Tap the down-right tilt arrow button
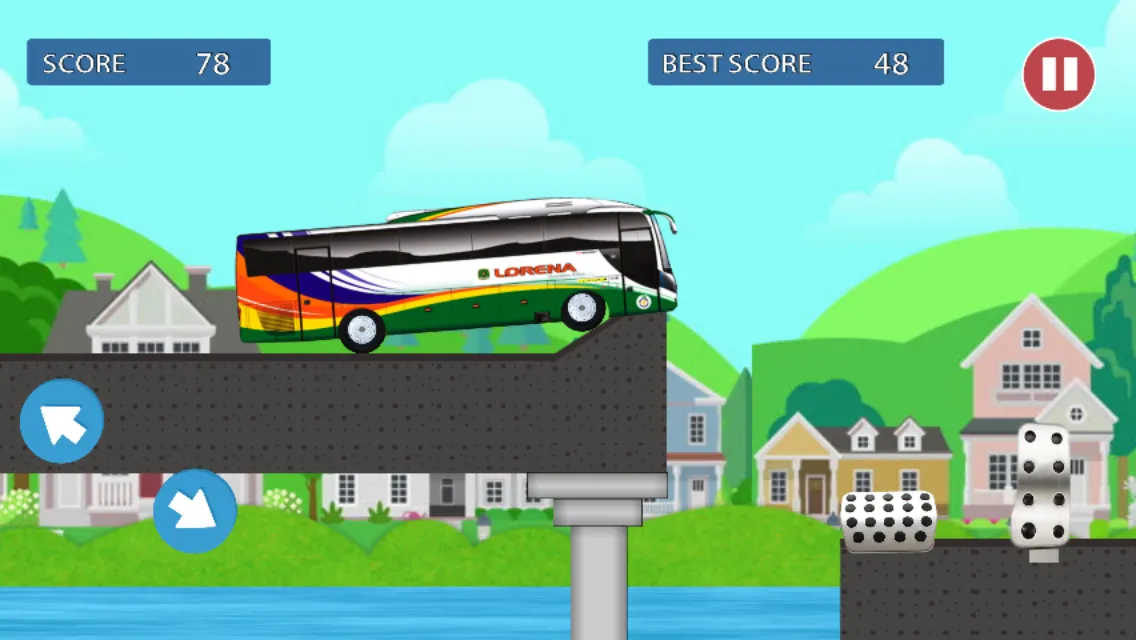Viewport: 1136px width, 640px height. tap(195, 511)
